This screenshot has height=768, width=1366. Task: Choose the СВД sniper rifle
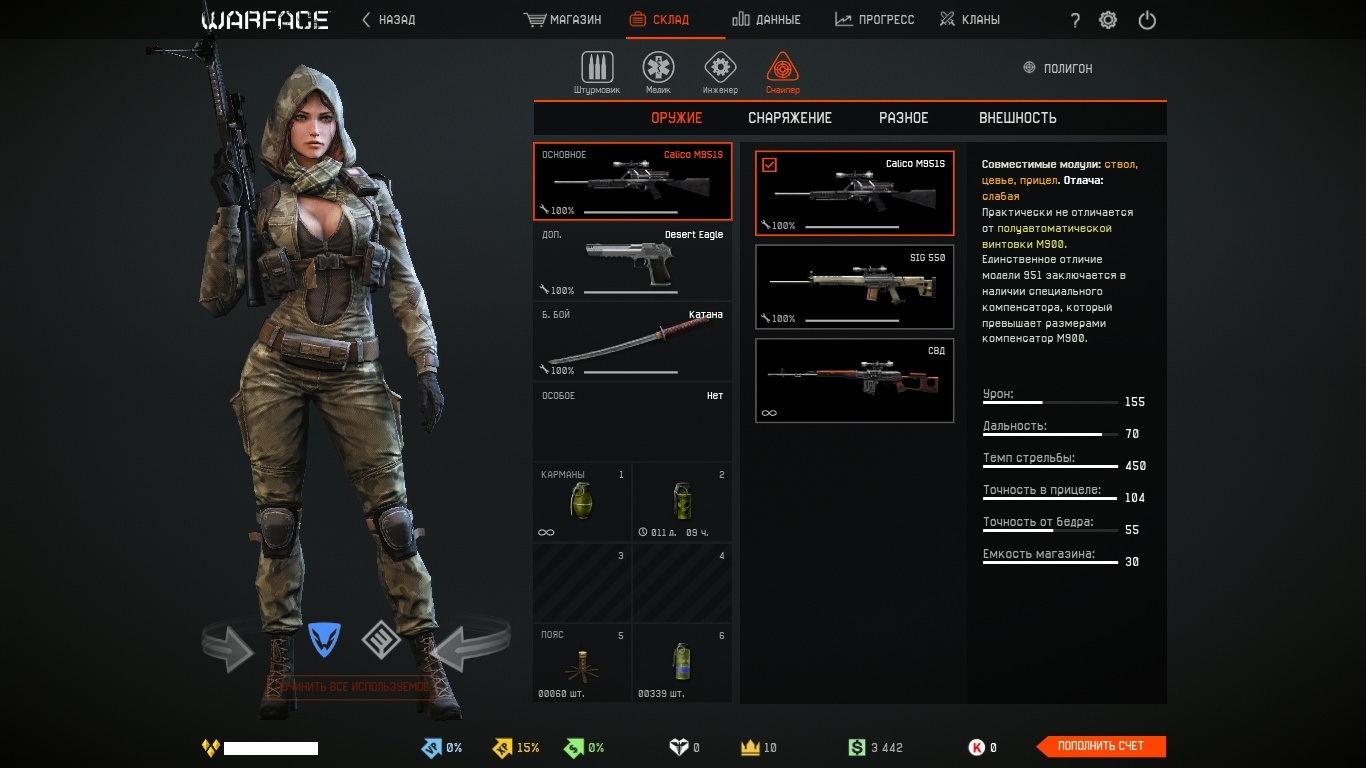854,381
